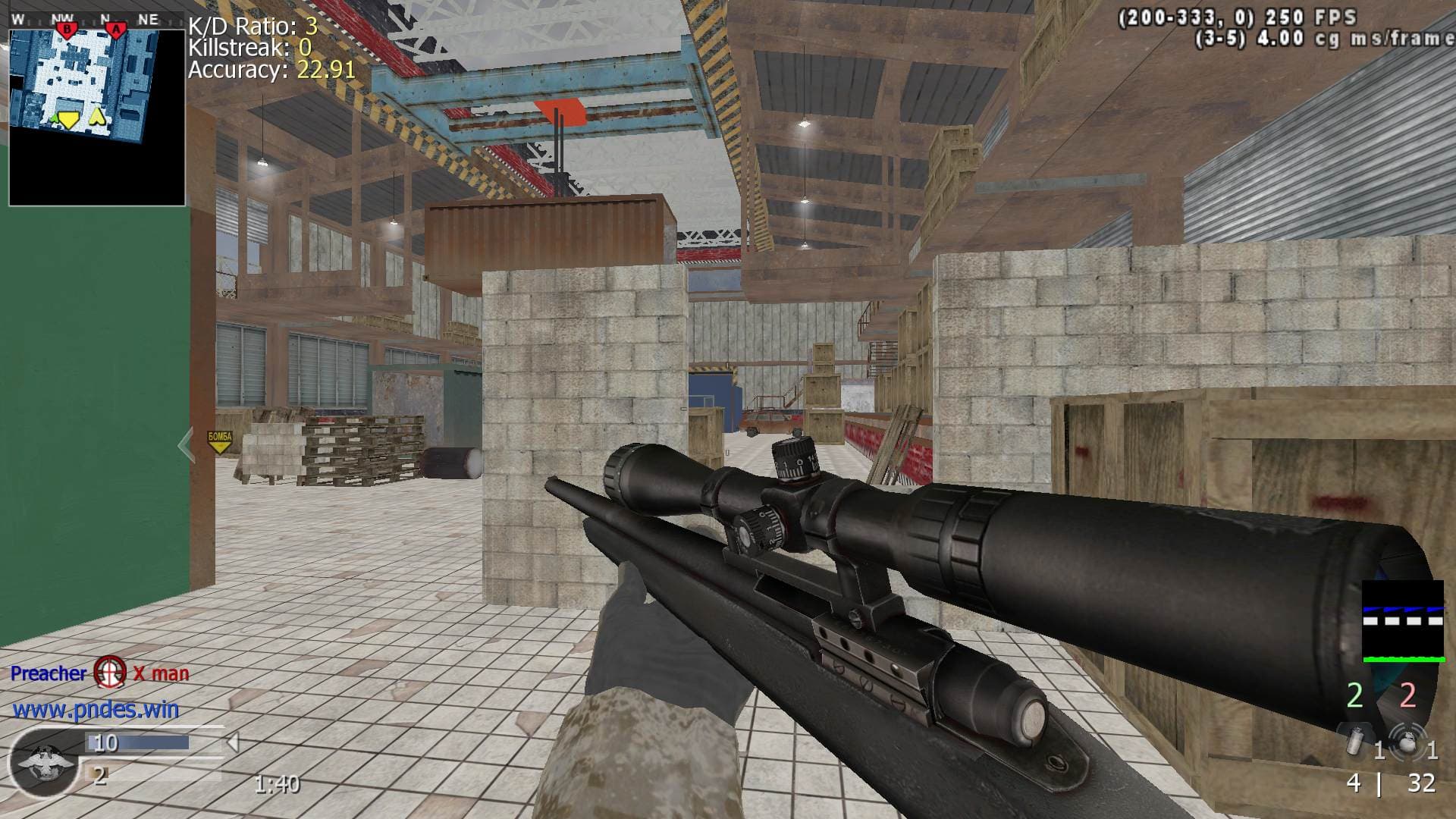Screen dimensions: 1456x819
Task: Click the yellow bomb waypoint marker
Action: 219,441
